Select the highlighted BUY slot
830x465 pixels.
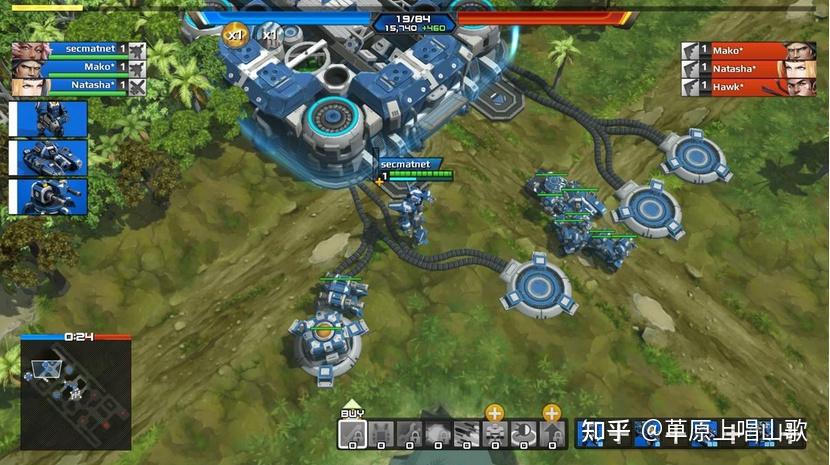pyautogui.click(x=352, y=434)
